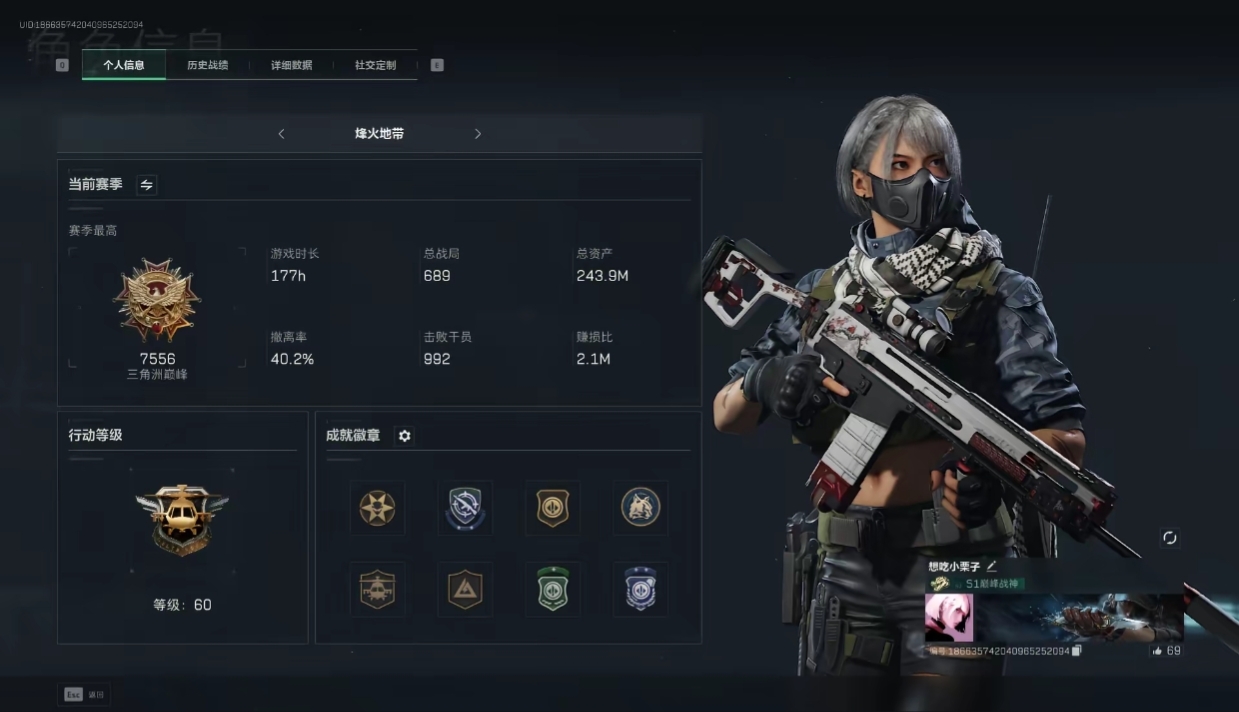Click the rotate character model button

pos(1169,538)
